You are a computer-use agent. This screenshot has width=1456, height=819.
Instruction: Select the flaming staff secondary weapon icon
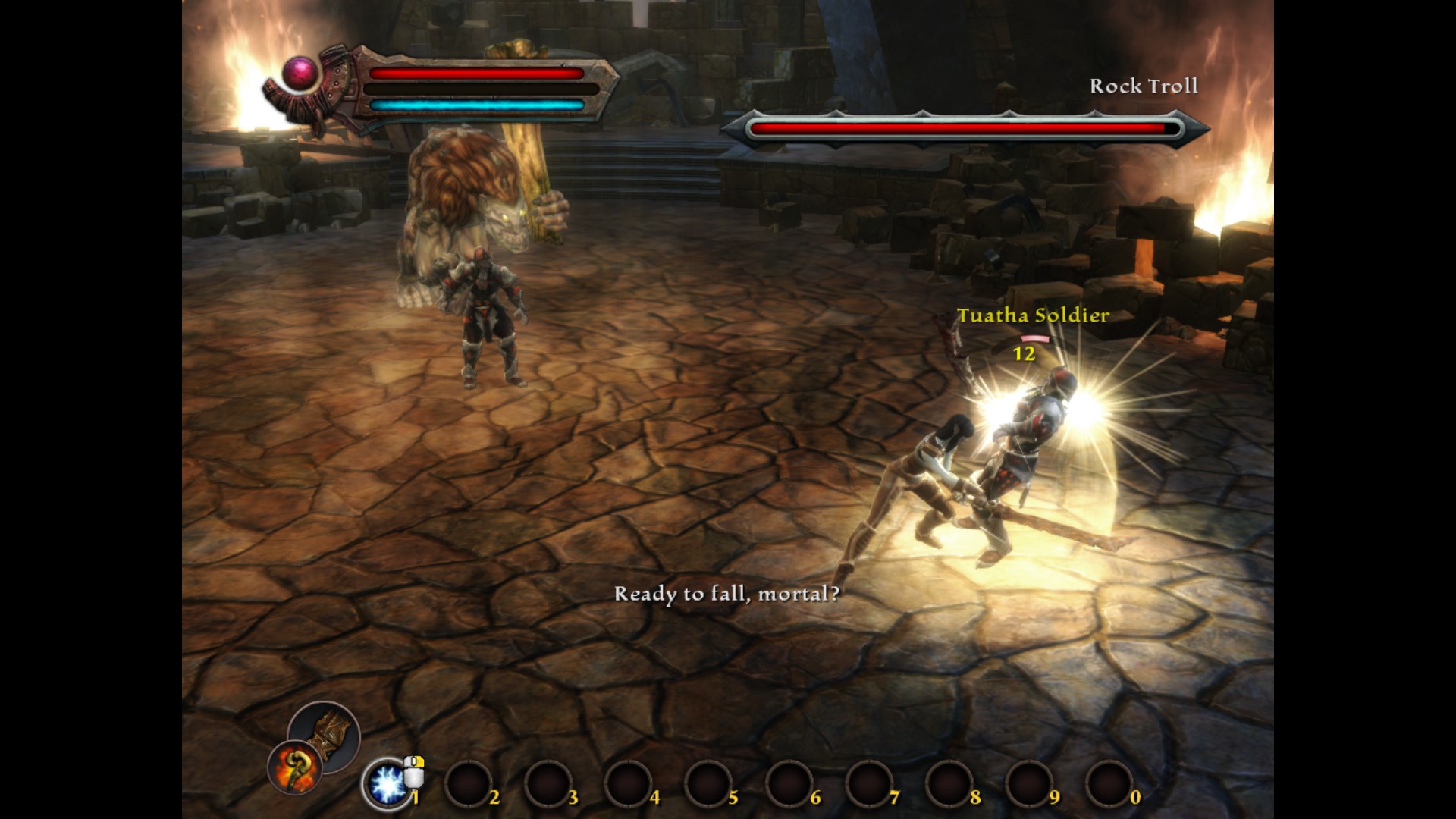point(295,767)
